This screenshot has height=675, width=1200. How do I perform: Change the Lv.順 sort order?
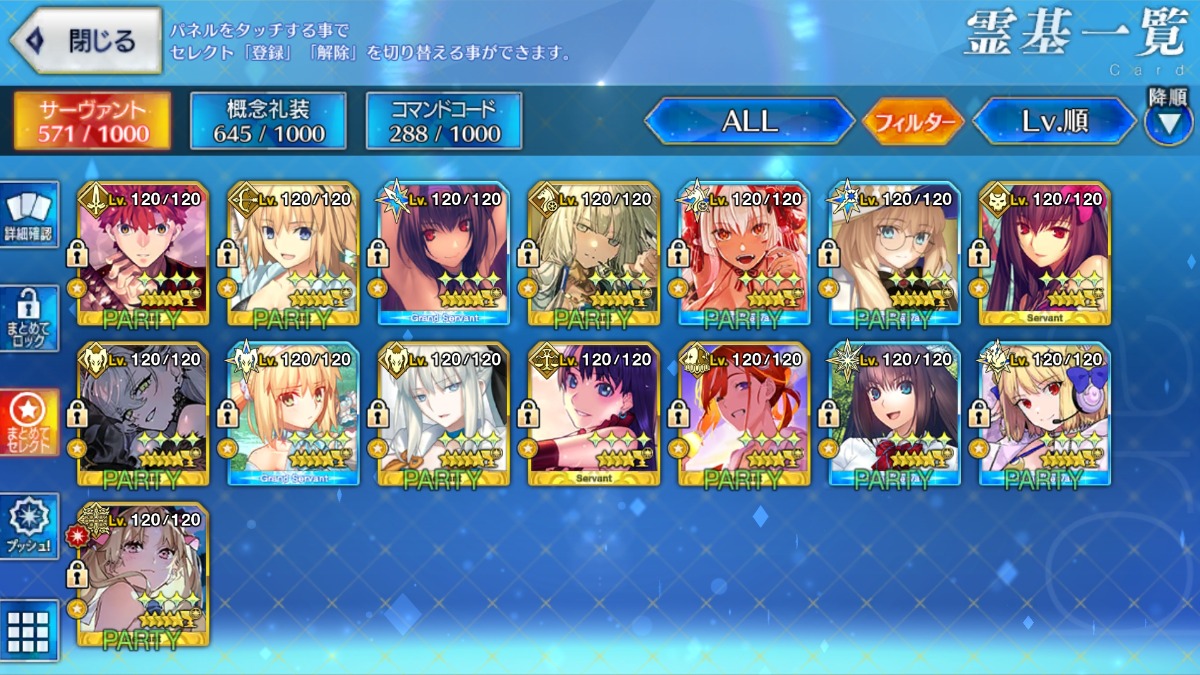tap(1054, 121)
